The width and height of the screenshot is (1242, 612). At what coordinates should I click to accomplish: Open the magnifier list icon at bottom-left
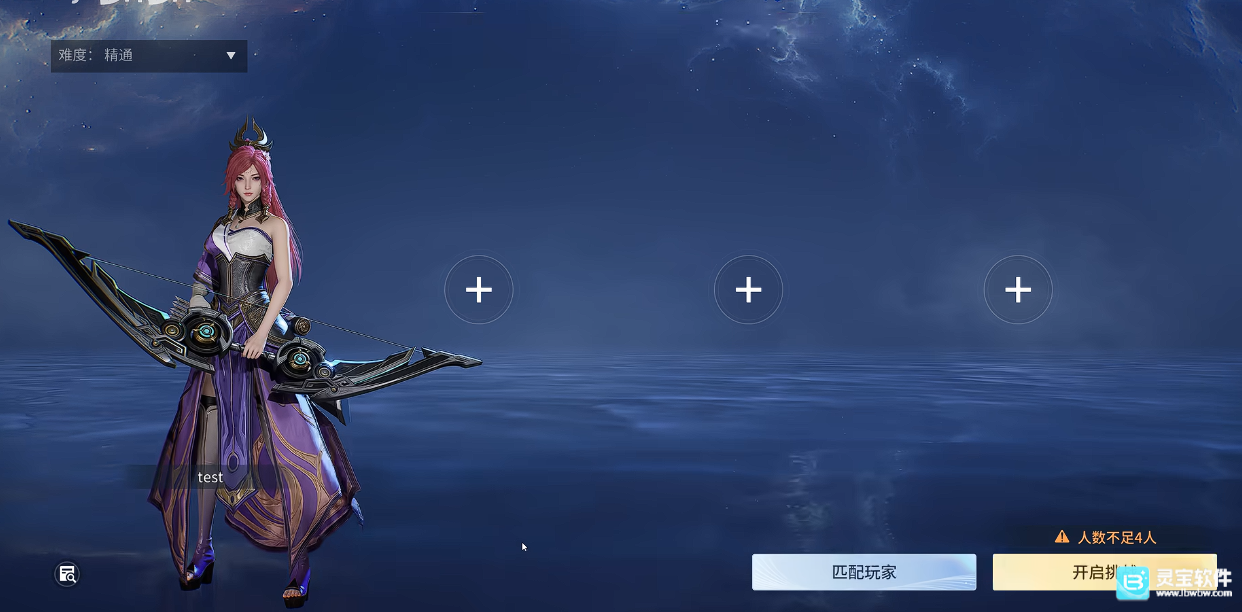(67, 574)
